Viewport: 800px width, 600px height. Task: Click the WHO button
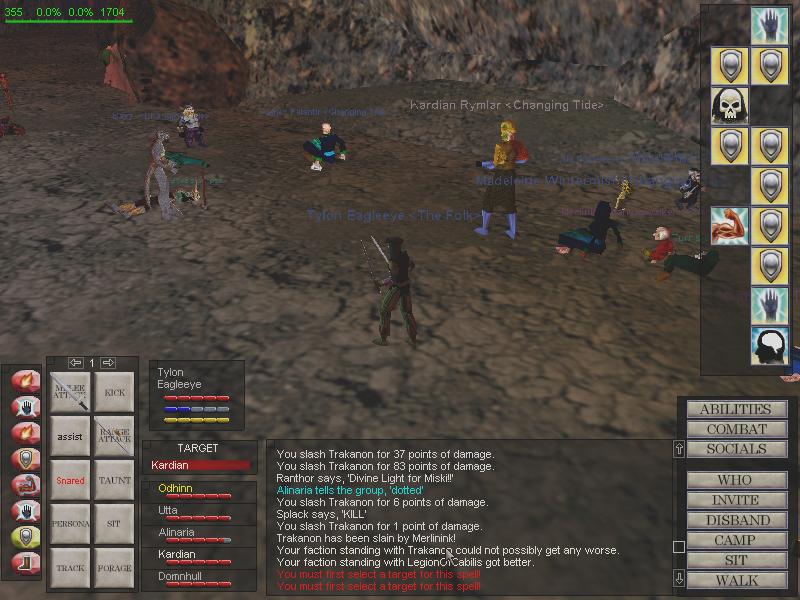click(x=735, y=480)
